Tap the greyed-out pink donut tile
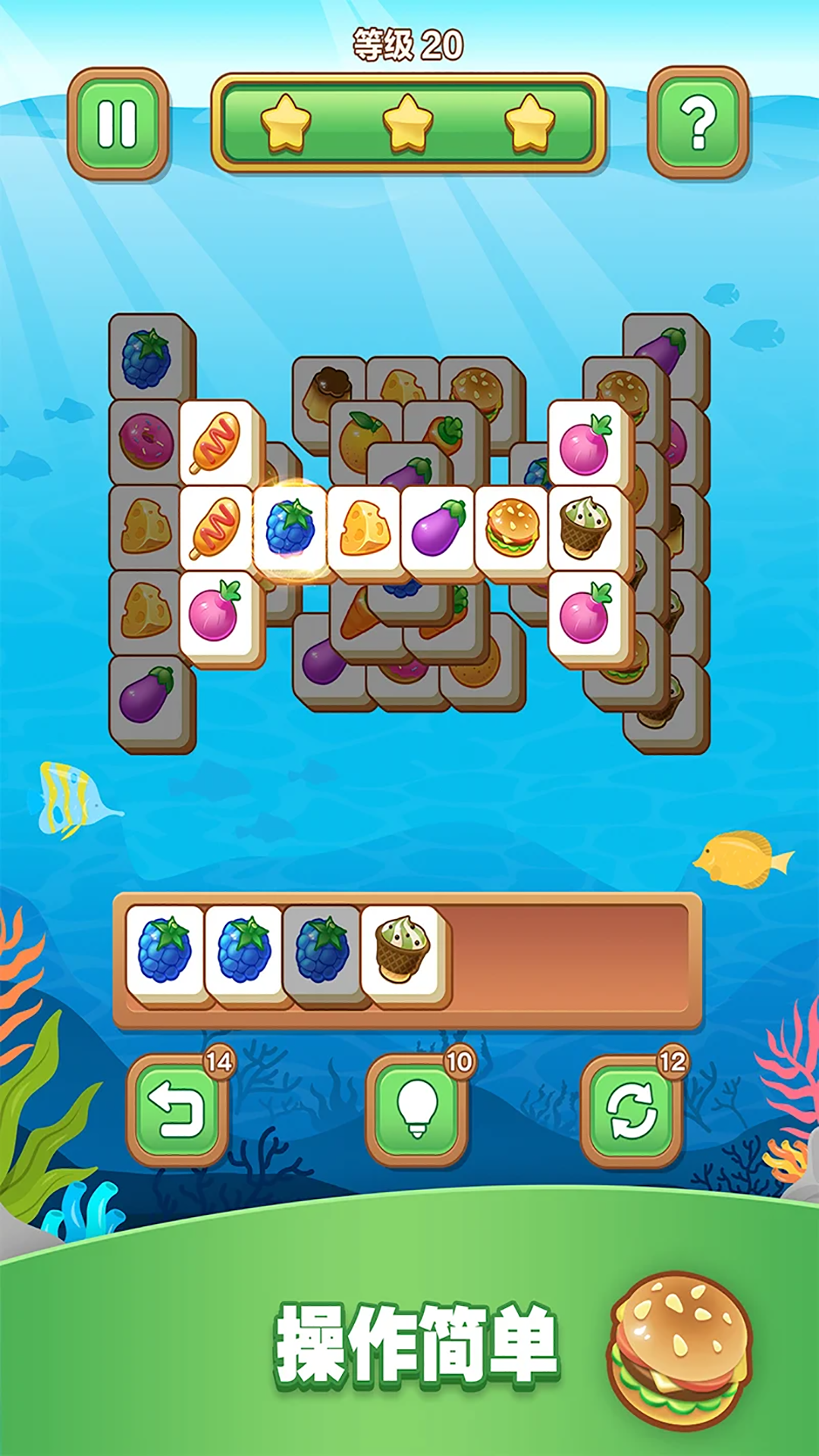Screen dimensions: 819x1456 click(145, 440)
